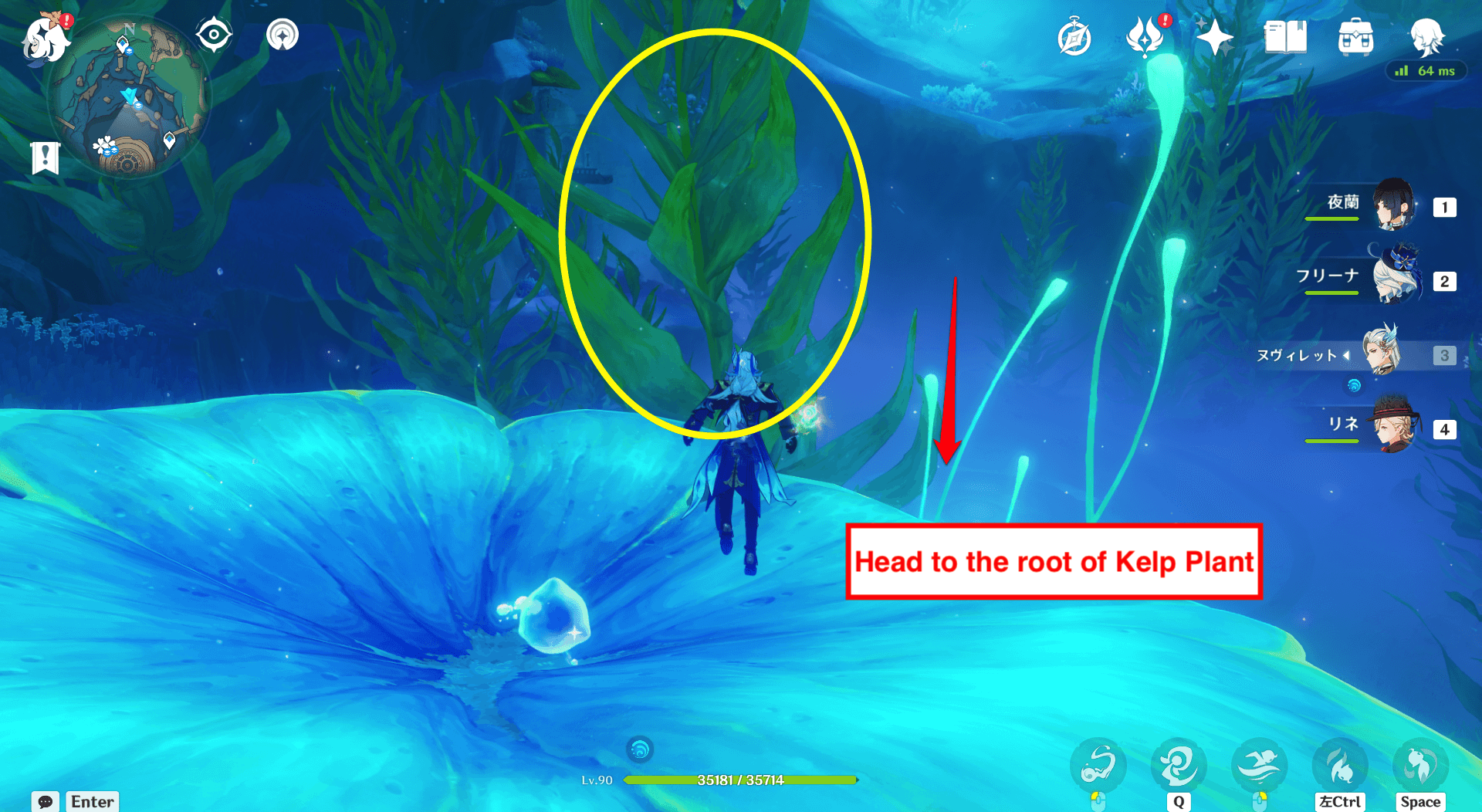The image size is (1482, 812).
Task: Open the inventory backpack
Action: click(x=1356, y=35)
